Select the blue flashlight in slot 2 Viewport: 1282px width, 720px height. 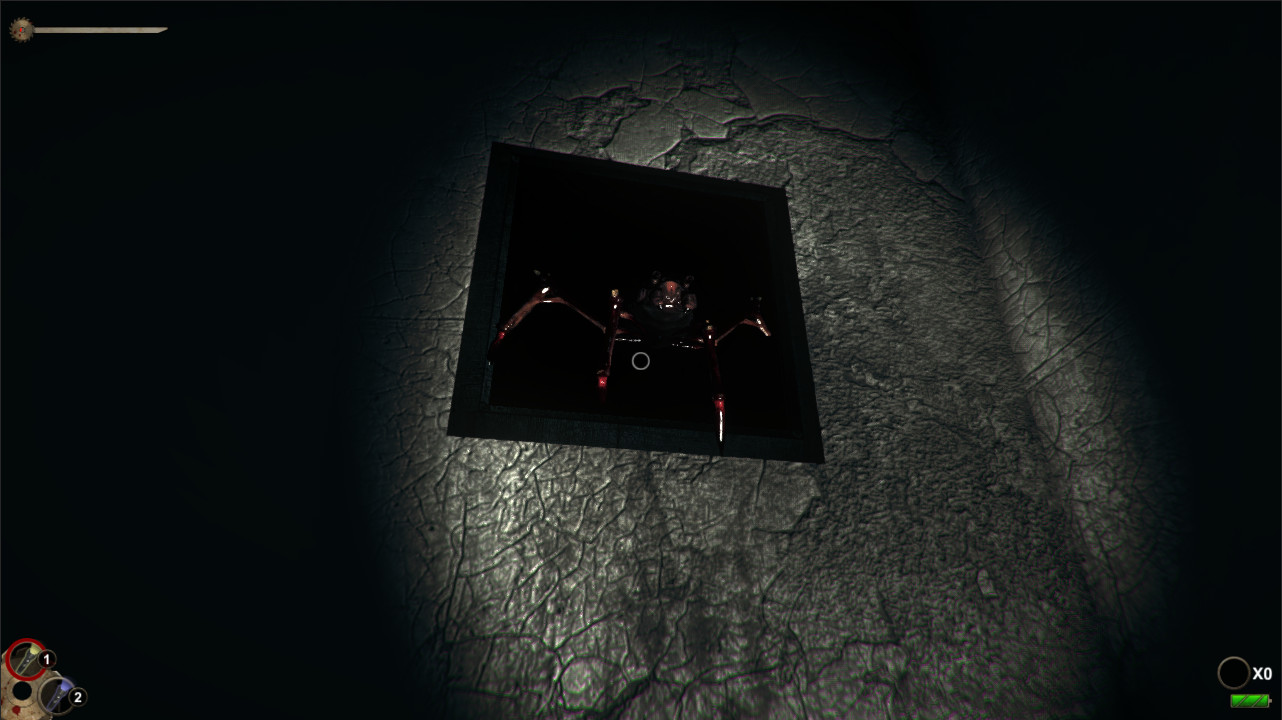(x=57, y=695)
